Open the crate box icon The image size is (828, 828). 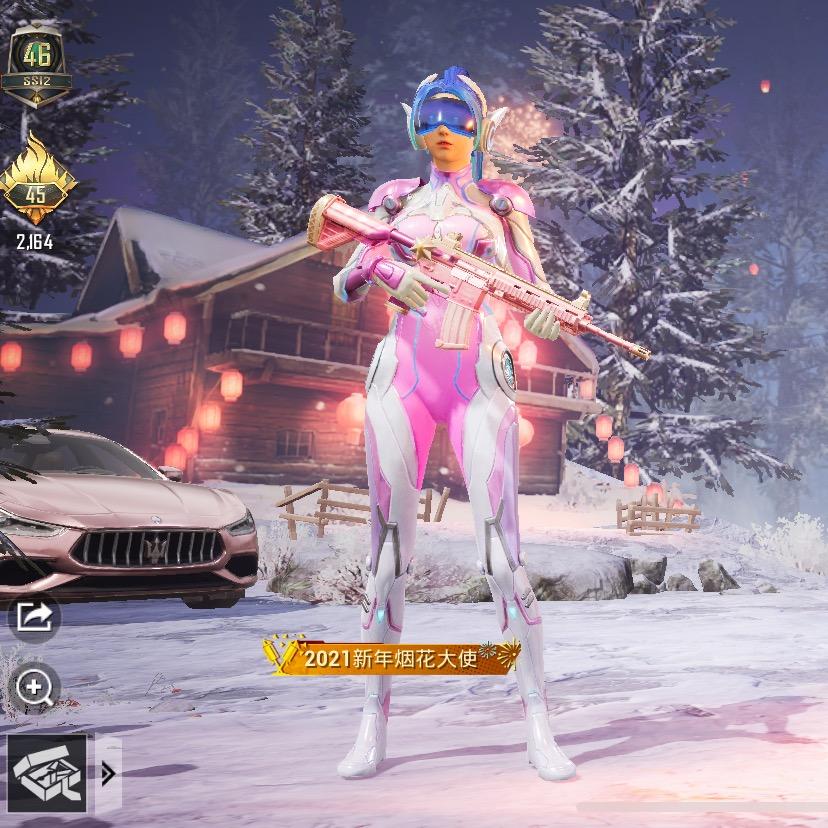click(x=48, y=771)
